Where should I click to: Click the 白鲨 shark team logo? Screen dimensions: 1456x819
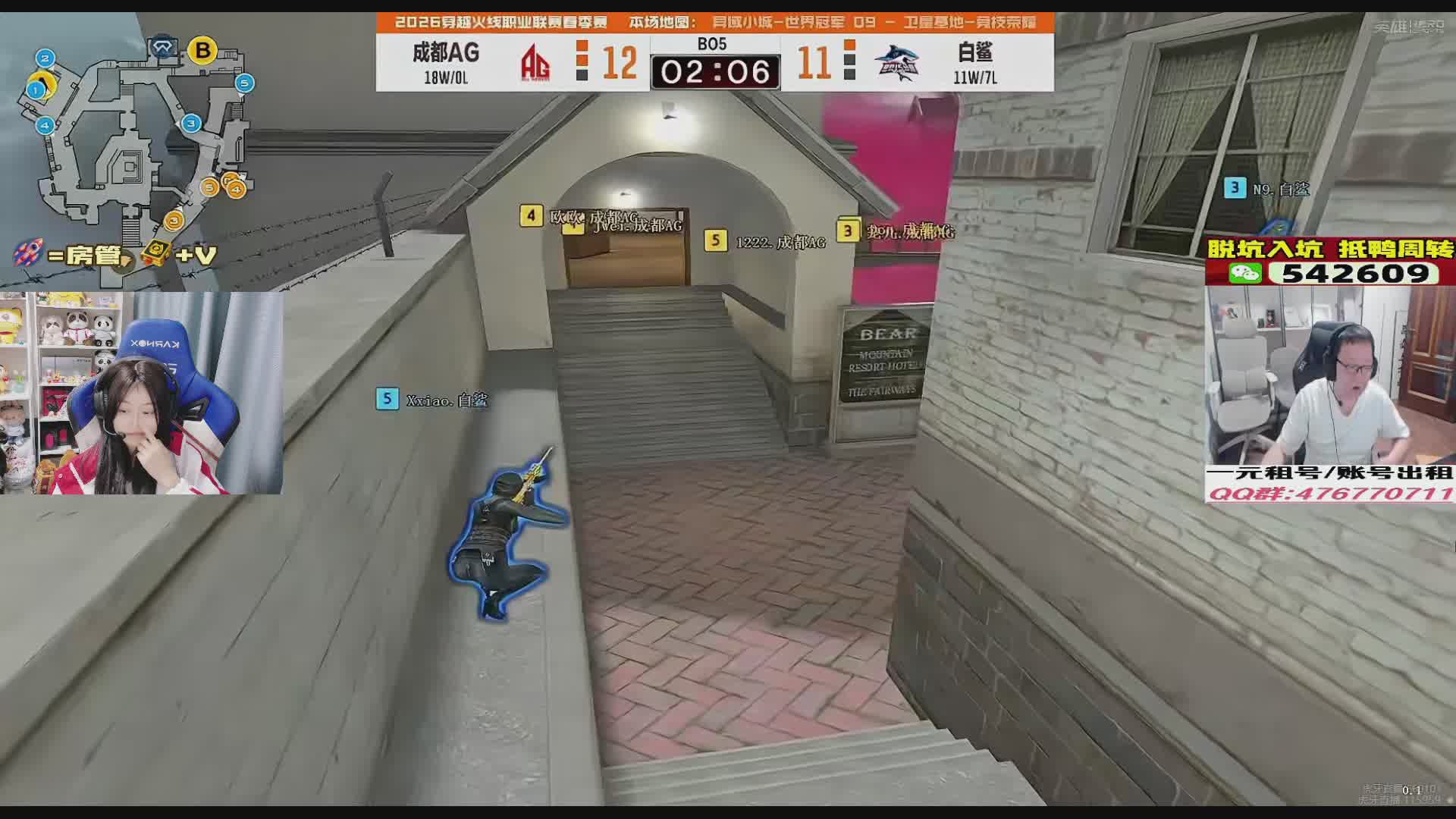(896, 62)
